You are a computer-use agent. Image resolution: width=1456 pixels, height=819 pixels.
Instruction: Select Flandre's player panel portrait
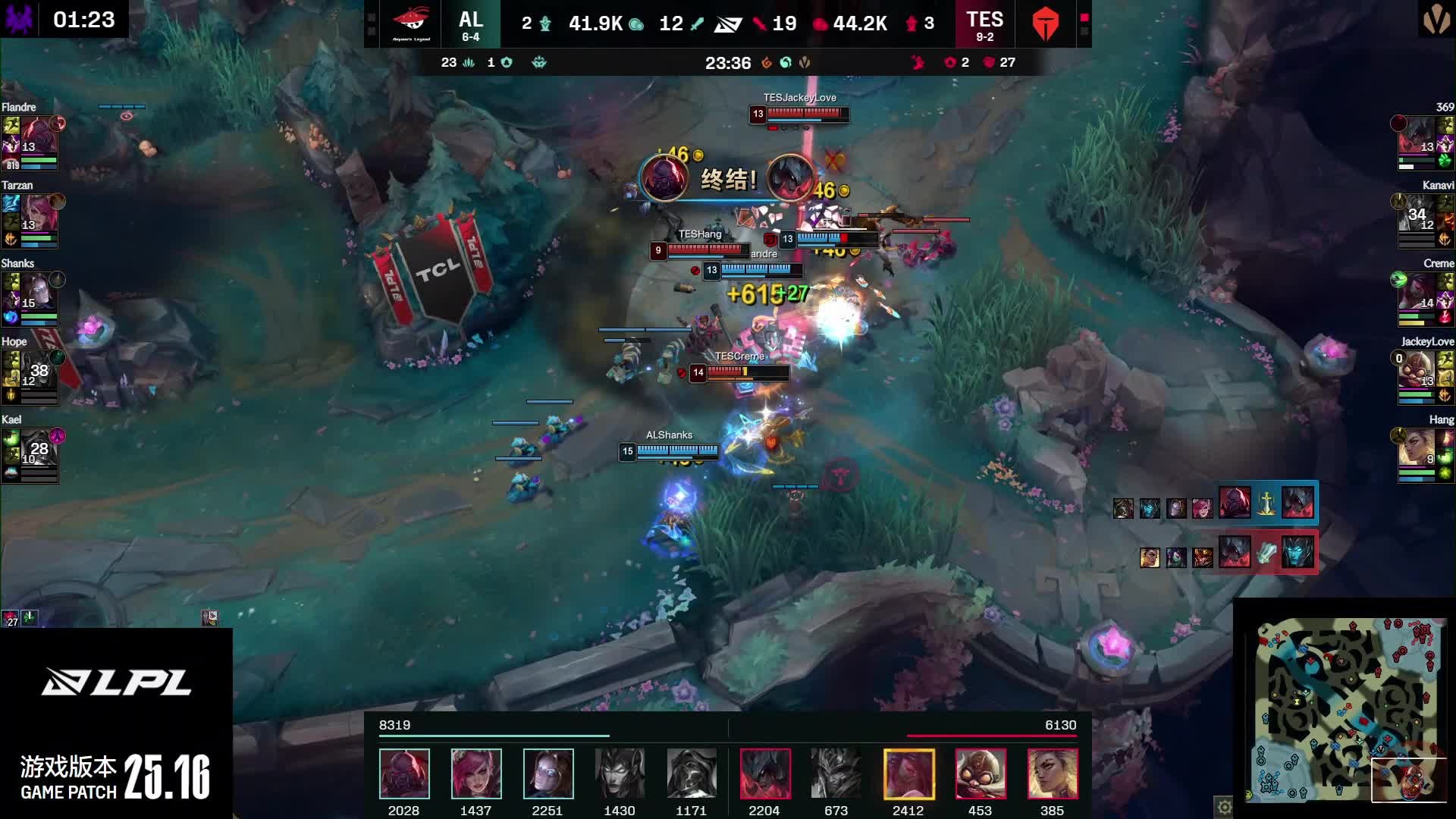(x=38, y=136)
